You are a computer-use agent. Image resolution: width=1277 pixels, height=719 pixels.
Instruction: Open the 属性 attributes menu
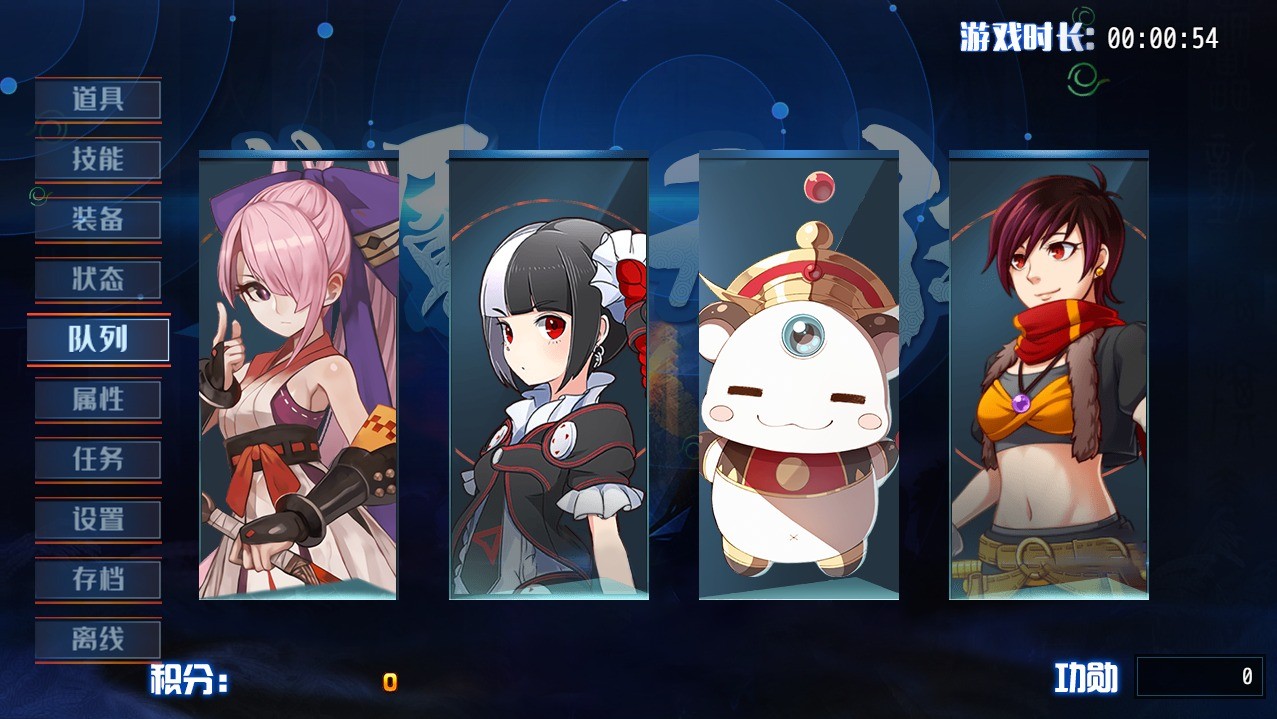(98, 400)
